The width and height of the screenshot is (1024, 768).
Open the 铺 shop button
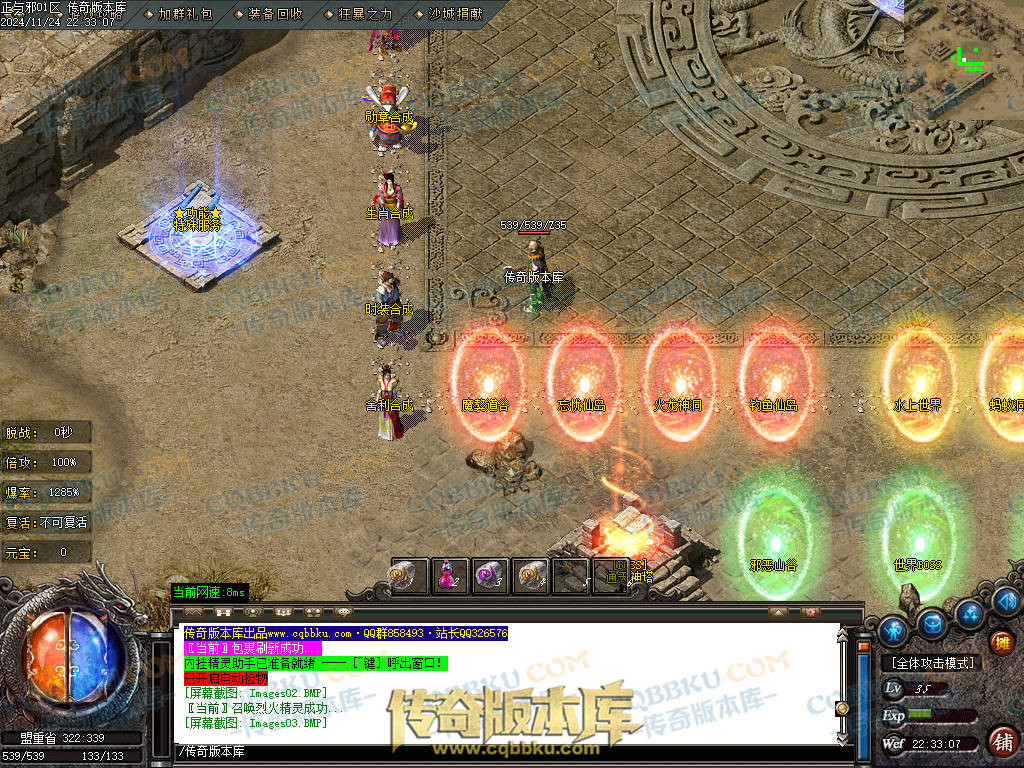coord(1001,741)
